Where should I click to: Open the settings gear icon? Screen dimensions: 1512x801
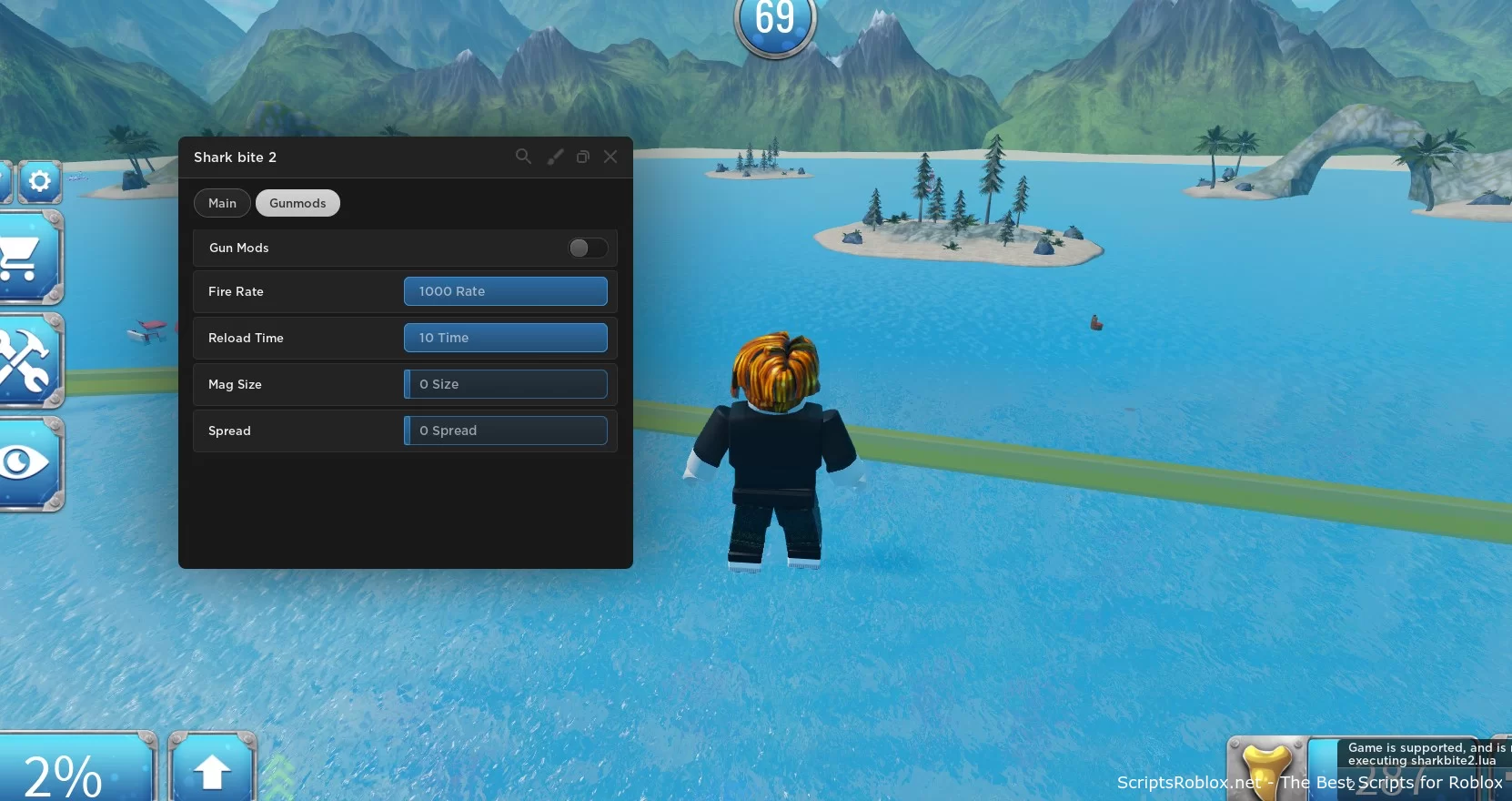click(39, 181)
